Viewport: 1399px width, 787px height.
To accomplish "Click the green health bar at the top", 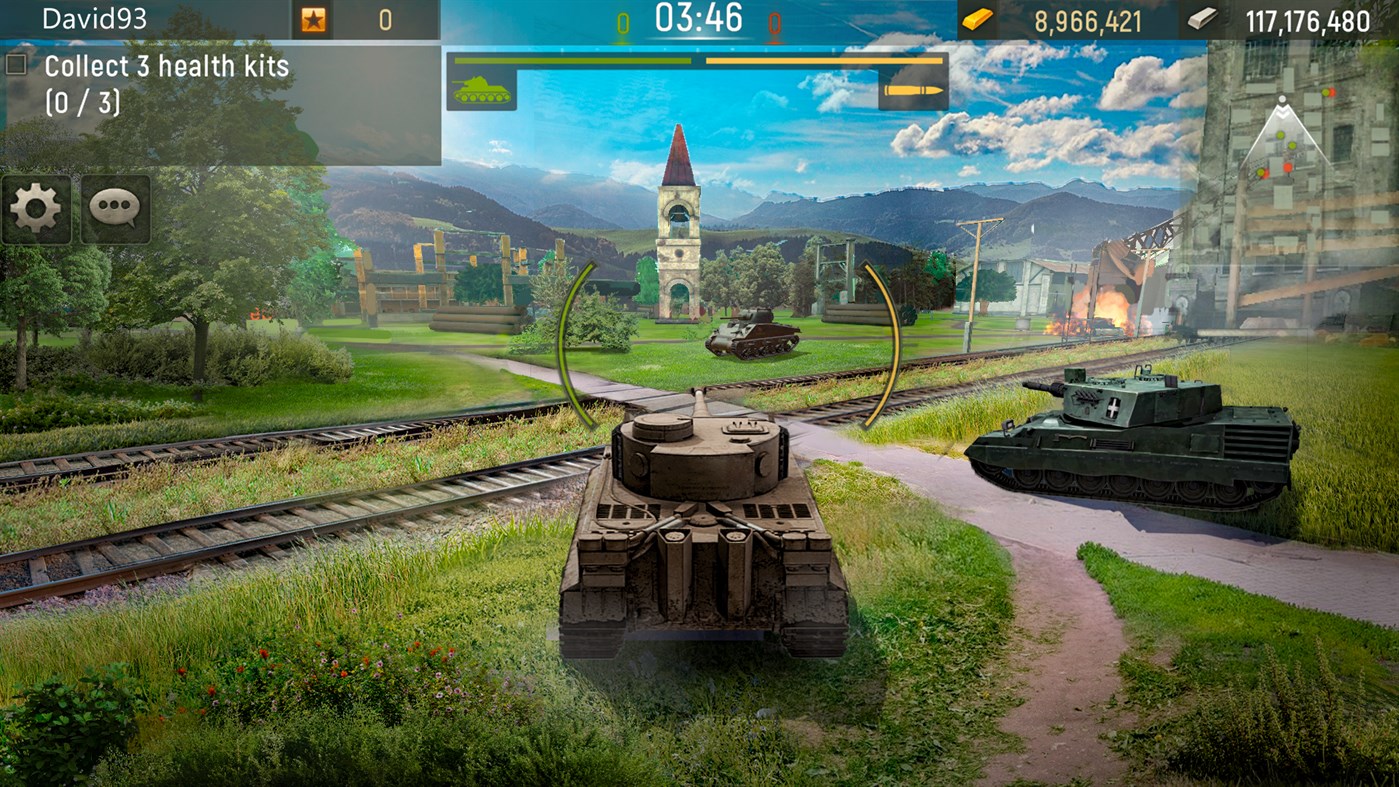I will click(x=575, y=62).
